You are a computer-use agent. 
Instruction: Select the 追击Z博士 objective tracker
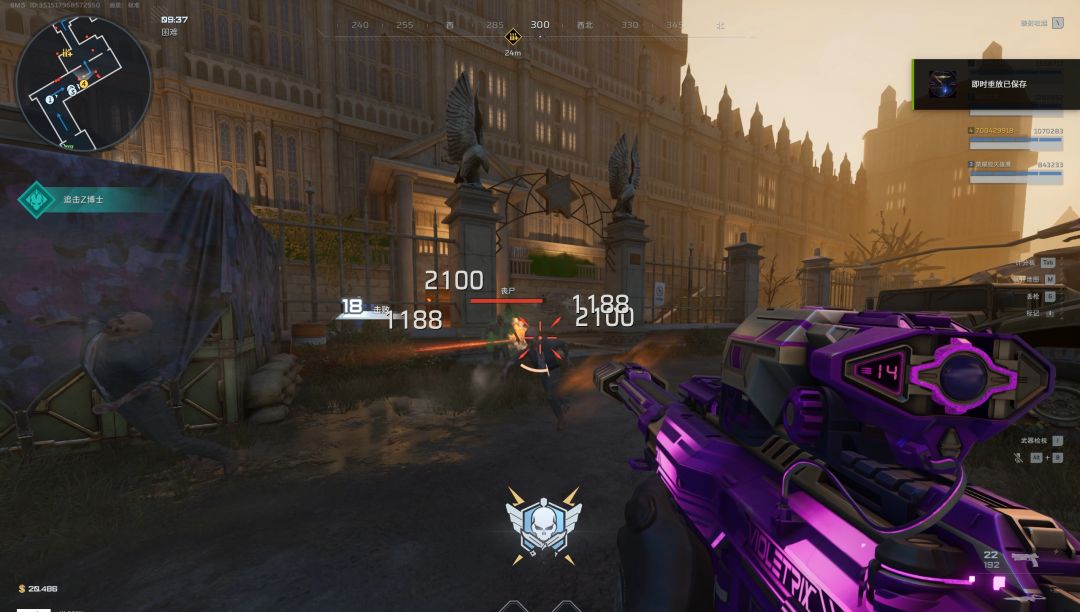pos(82,199)
